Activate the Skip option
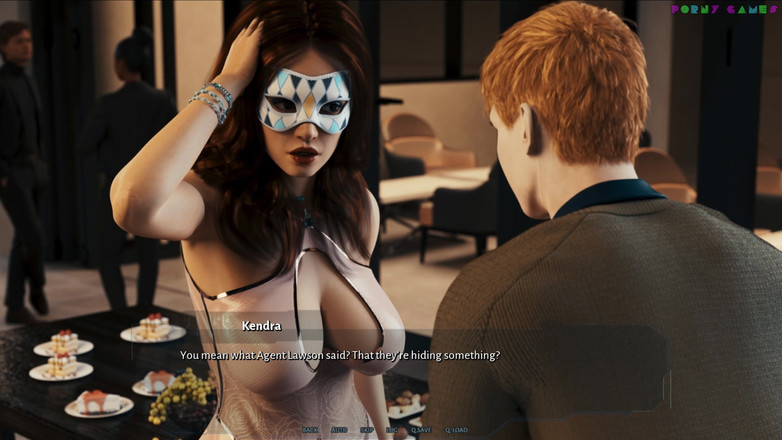 click(x=367, y=430)
